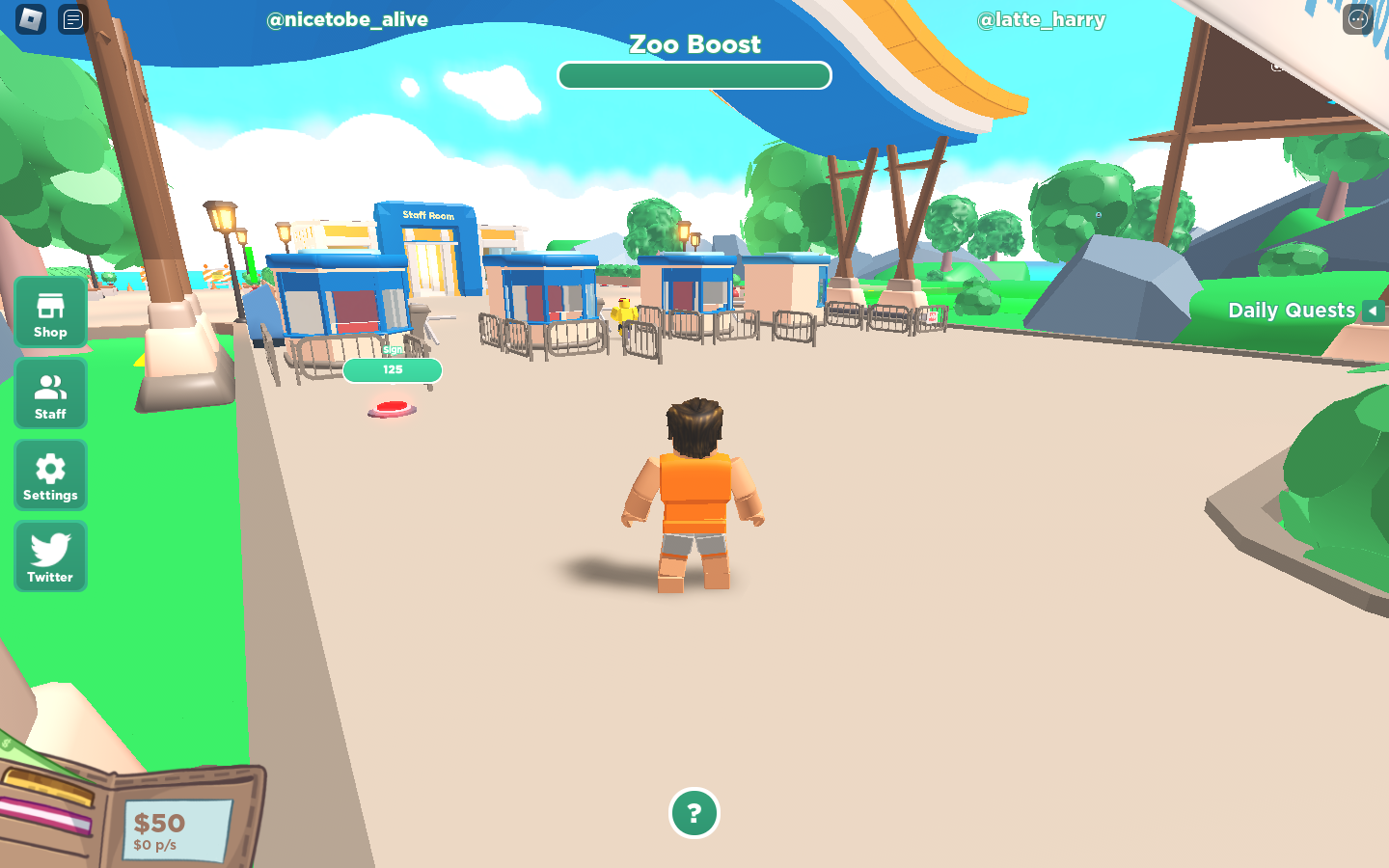
Task: Click the username @nicetobe_alive
Action: coord(346,19)
